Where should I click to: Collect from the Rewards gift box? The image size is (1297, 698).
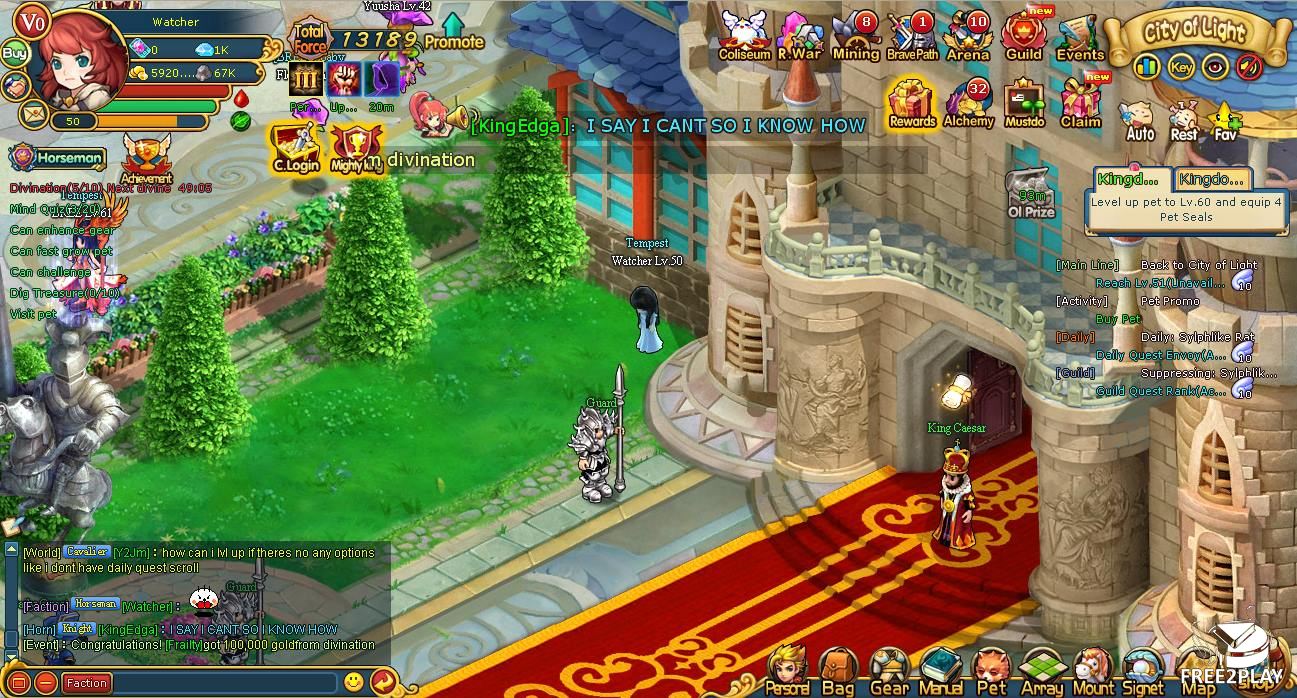pyautogui.click(x=911, y=103)
